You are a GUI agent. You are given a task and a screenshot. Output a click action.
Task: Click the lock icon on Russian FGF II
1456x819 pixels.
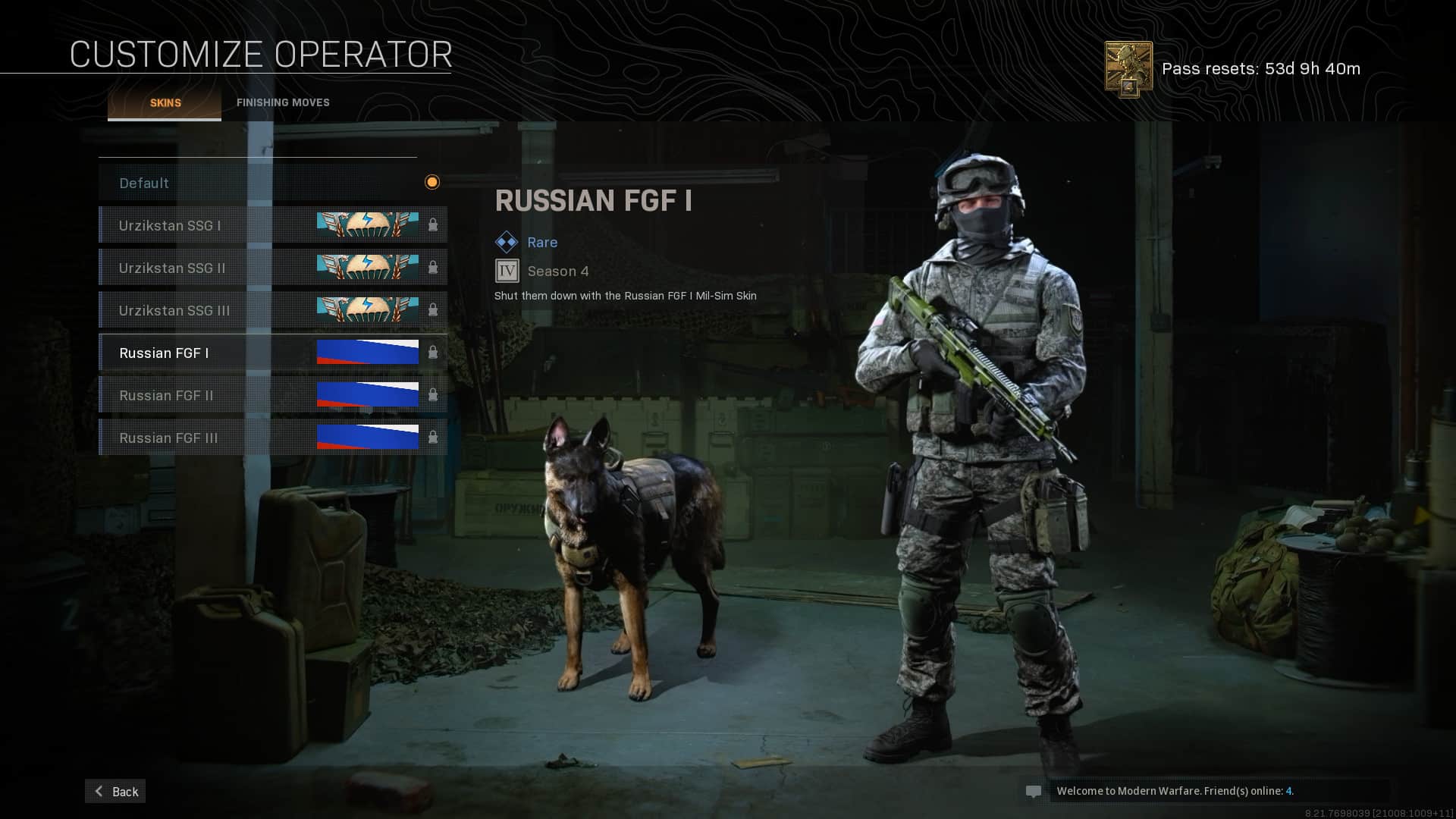click(x=434, y=394)
